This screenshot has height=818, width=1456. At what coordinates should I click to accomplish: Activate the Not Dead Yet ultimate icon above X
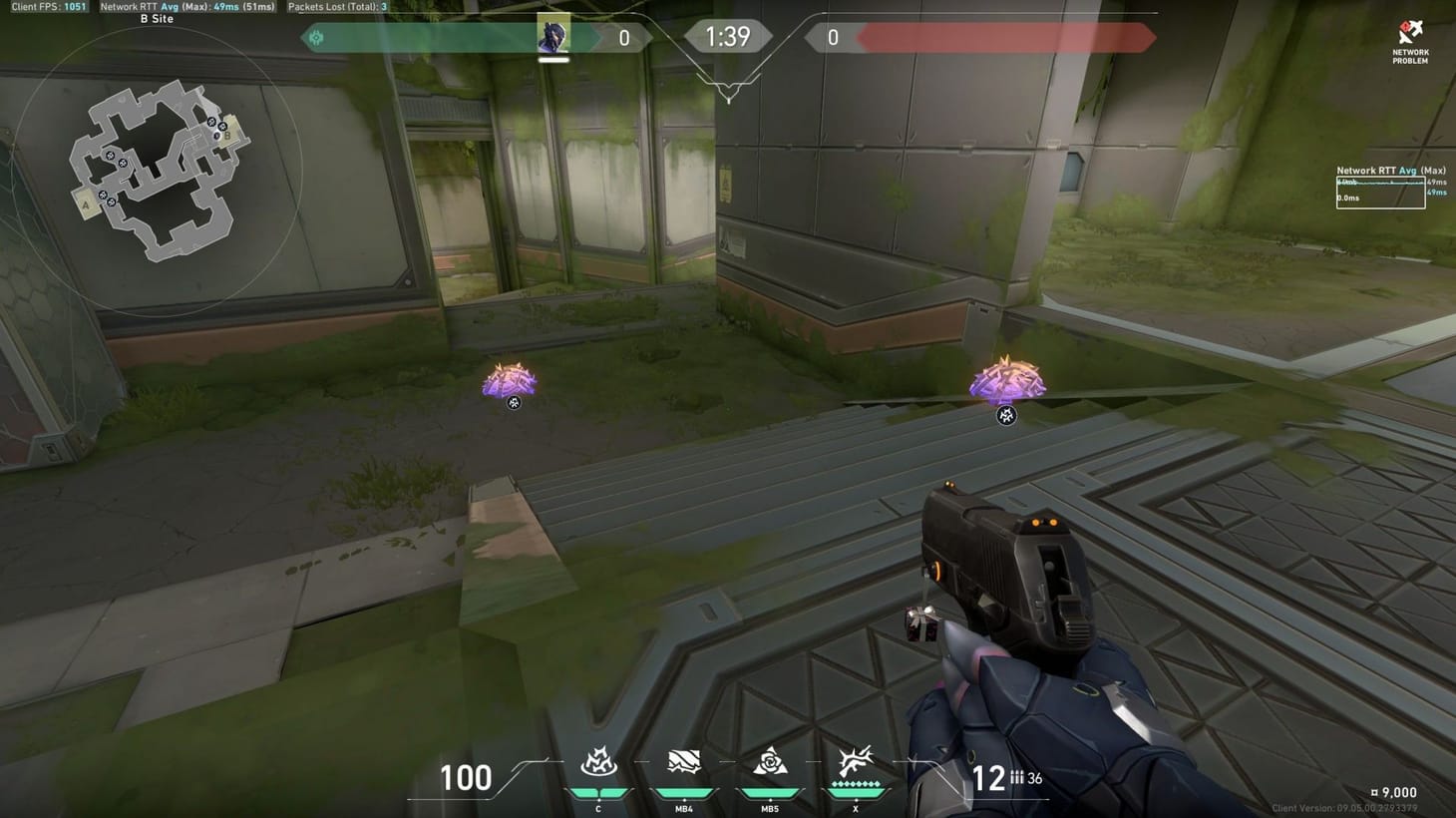[x=854, y=764]
